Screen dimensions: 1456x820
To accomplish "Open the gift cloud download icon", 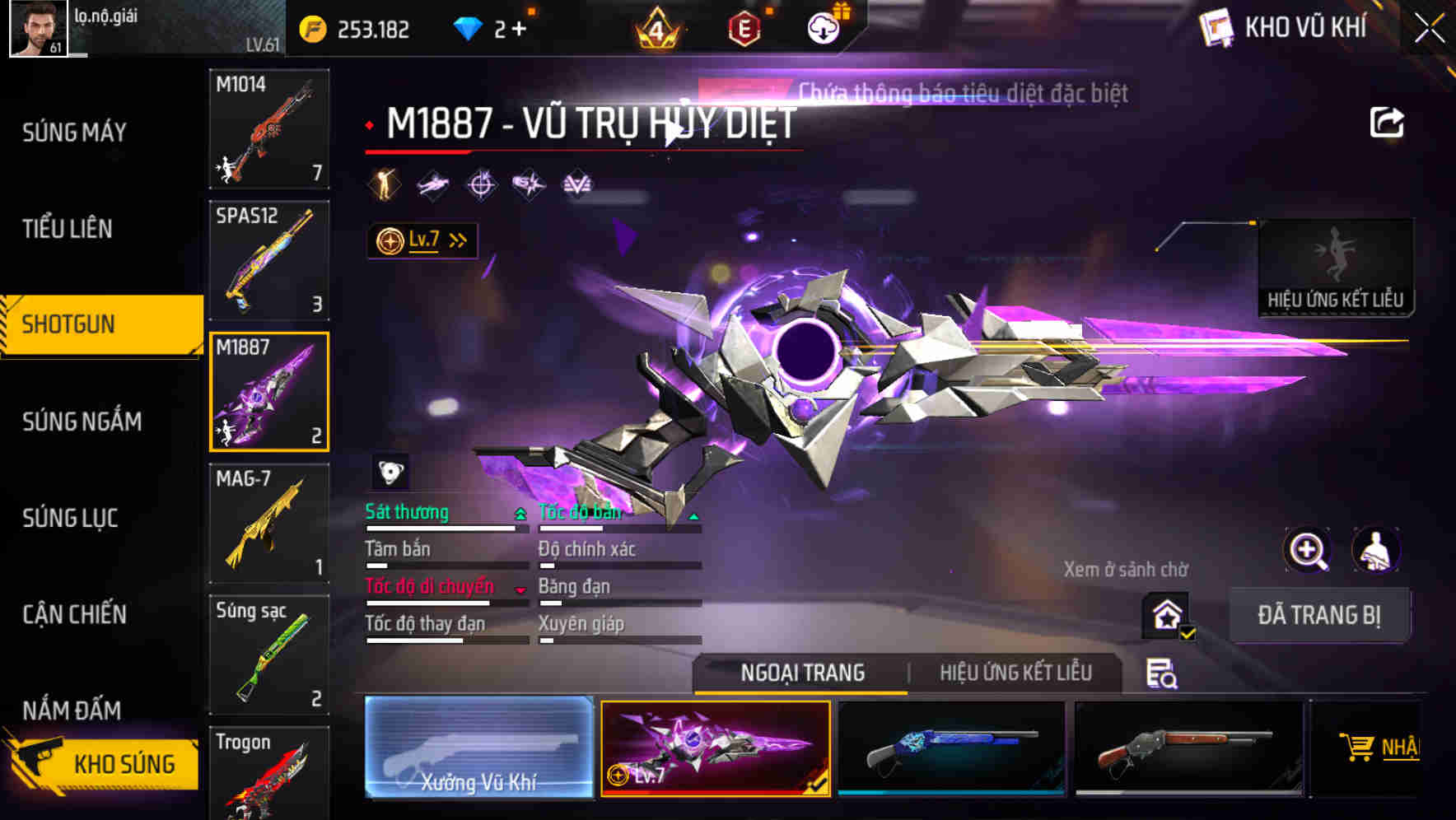I will (823, 27).
